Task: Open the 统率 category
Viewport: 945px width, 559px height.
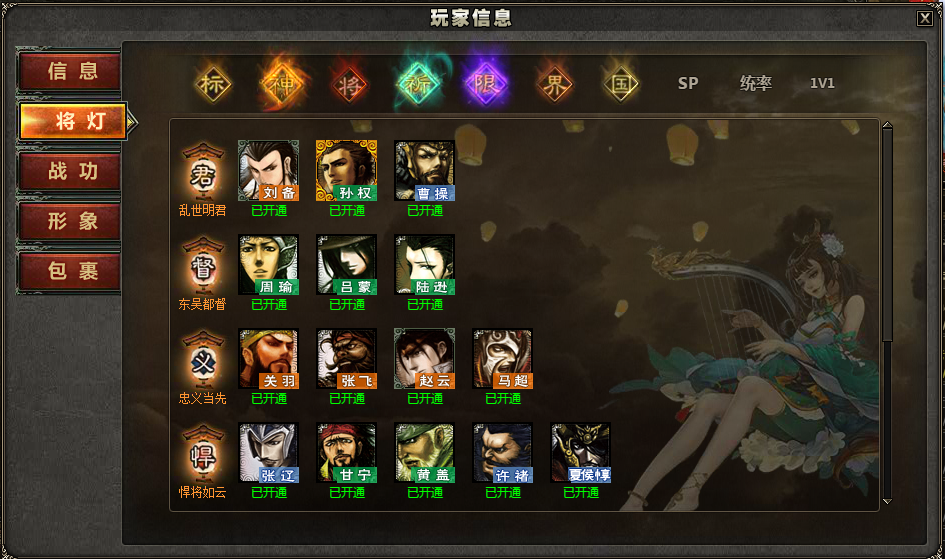Action: tap(755, 84)
